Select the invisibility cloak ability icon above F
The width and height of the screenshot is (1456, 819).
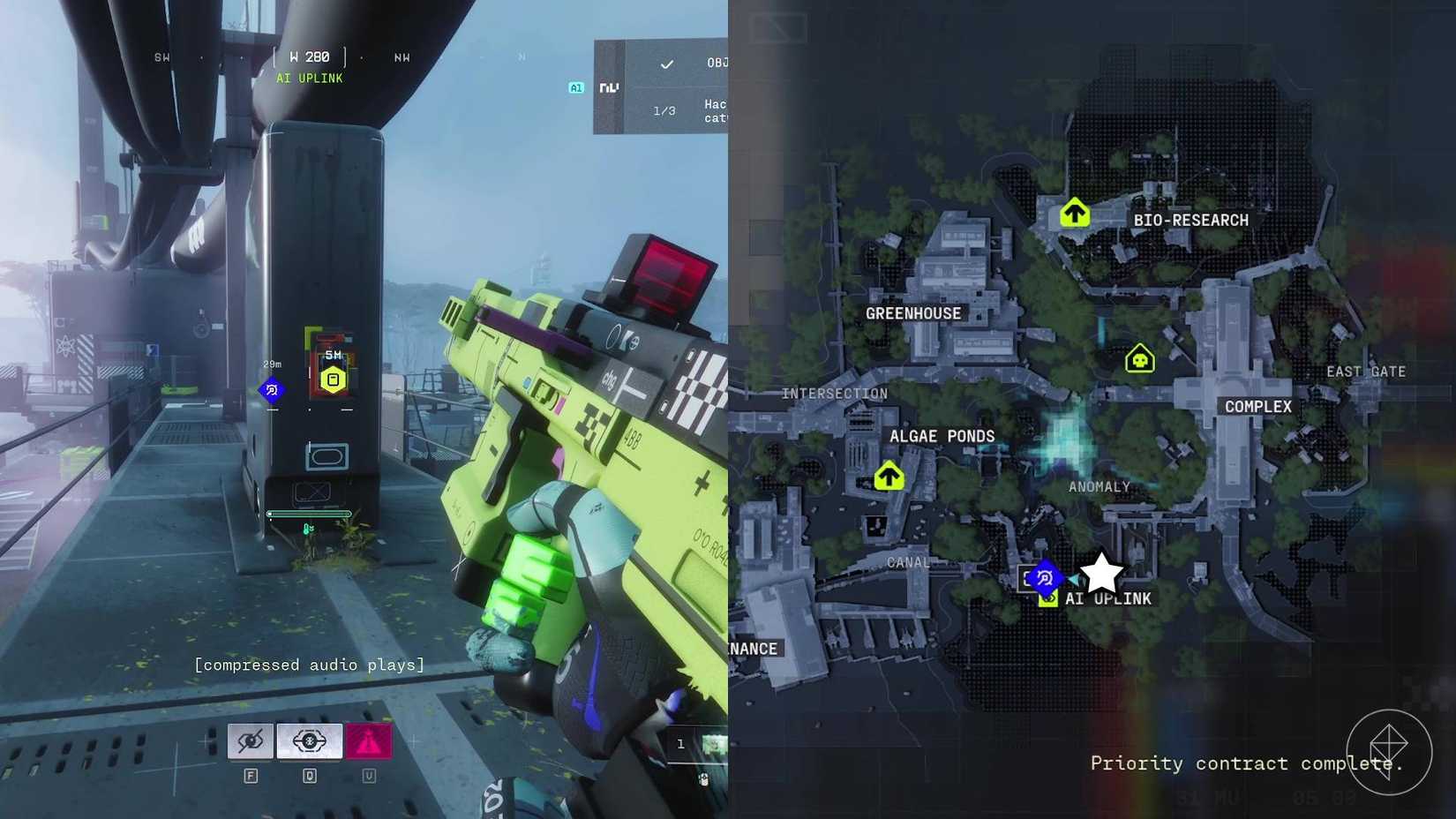pyautogui.click(x=251, y=741)
